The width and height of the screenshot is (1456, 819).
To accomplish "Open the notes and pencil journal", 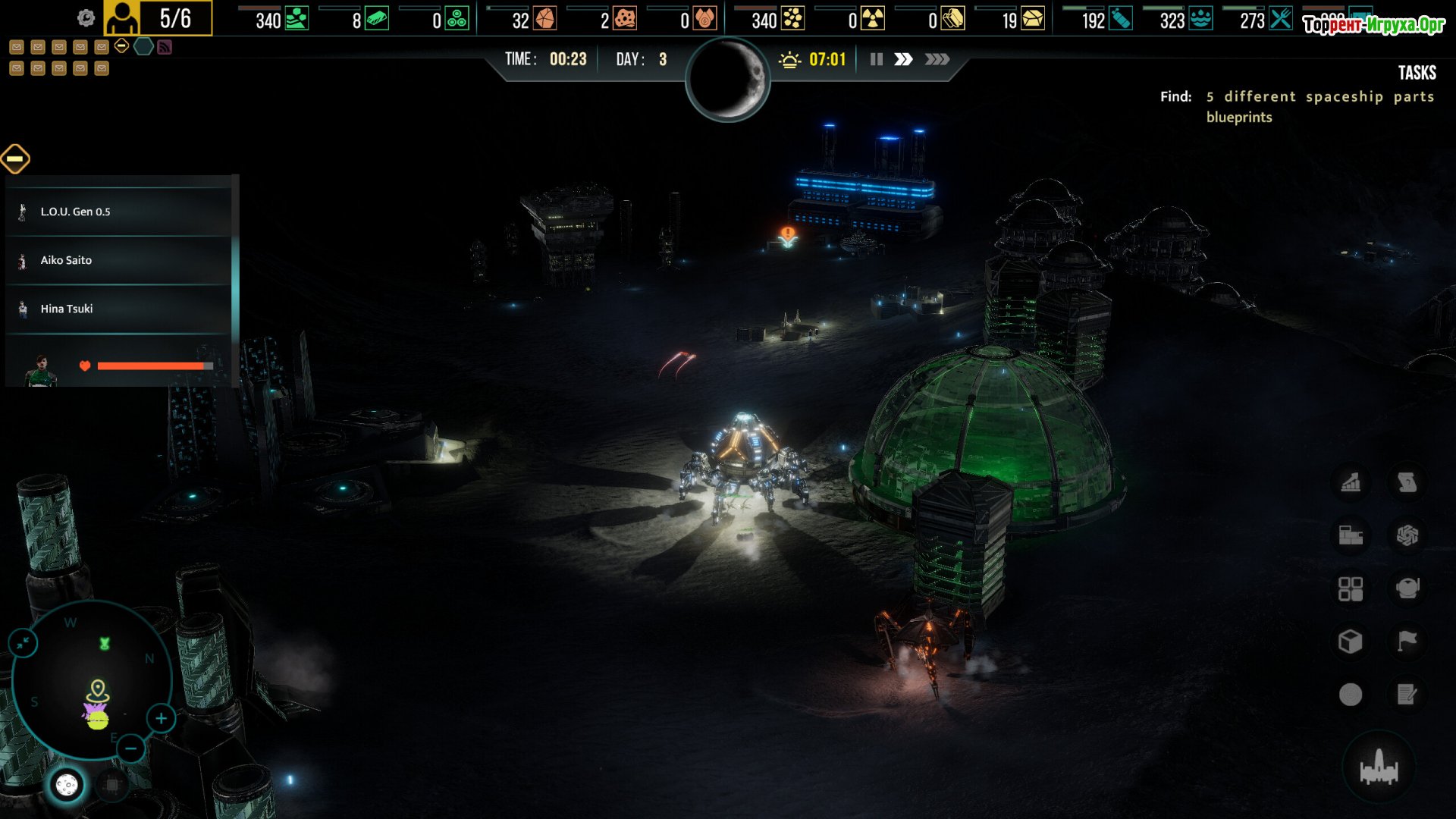I will tap(1407, 695).
